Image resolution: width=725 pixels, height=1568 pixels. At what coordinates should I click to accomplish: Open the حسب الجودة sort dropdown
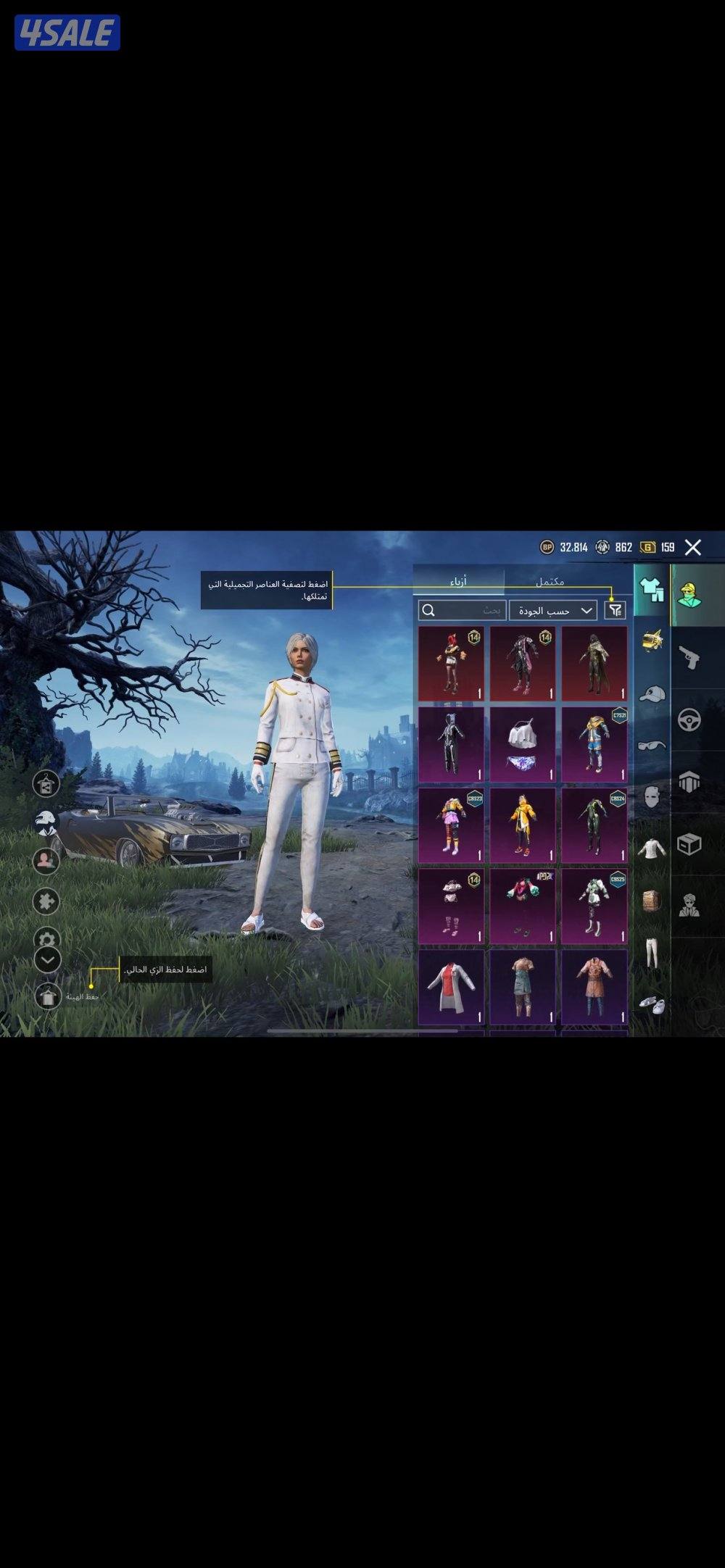[552, 611]
